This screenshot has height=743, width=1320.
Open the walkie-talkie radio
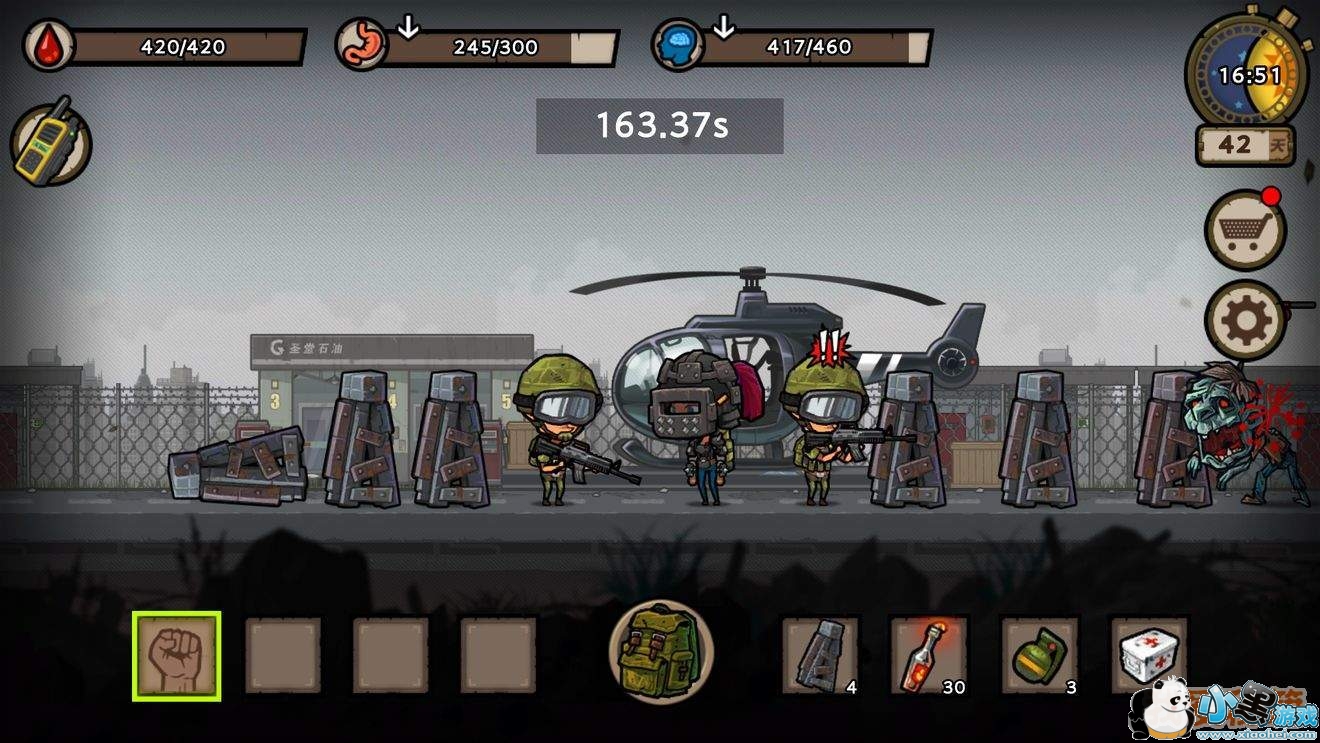[50, 145]
